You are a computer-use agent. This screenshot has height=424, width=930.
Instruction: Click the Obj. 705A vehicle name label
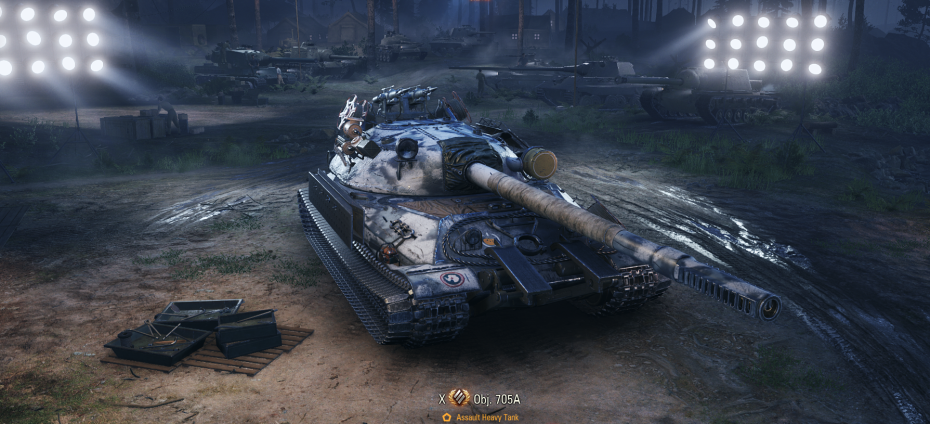[498, 399]
